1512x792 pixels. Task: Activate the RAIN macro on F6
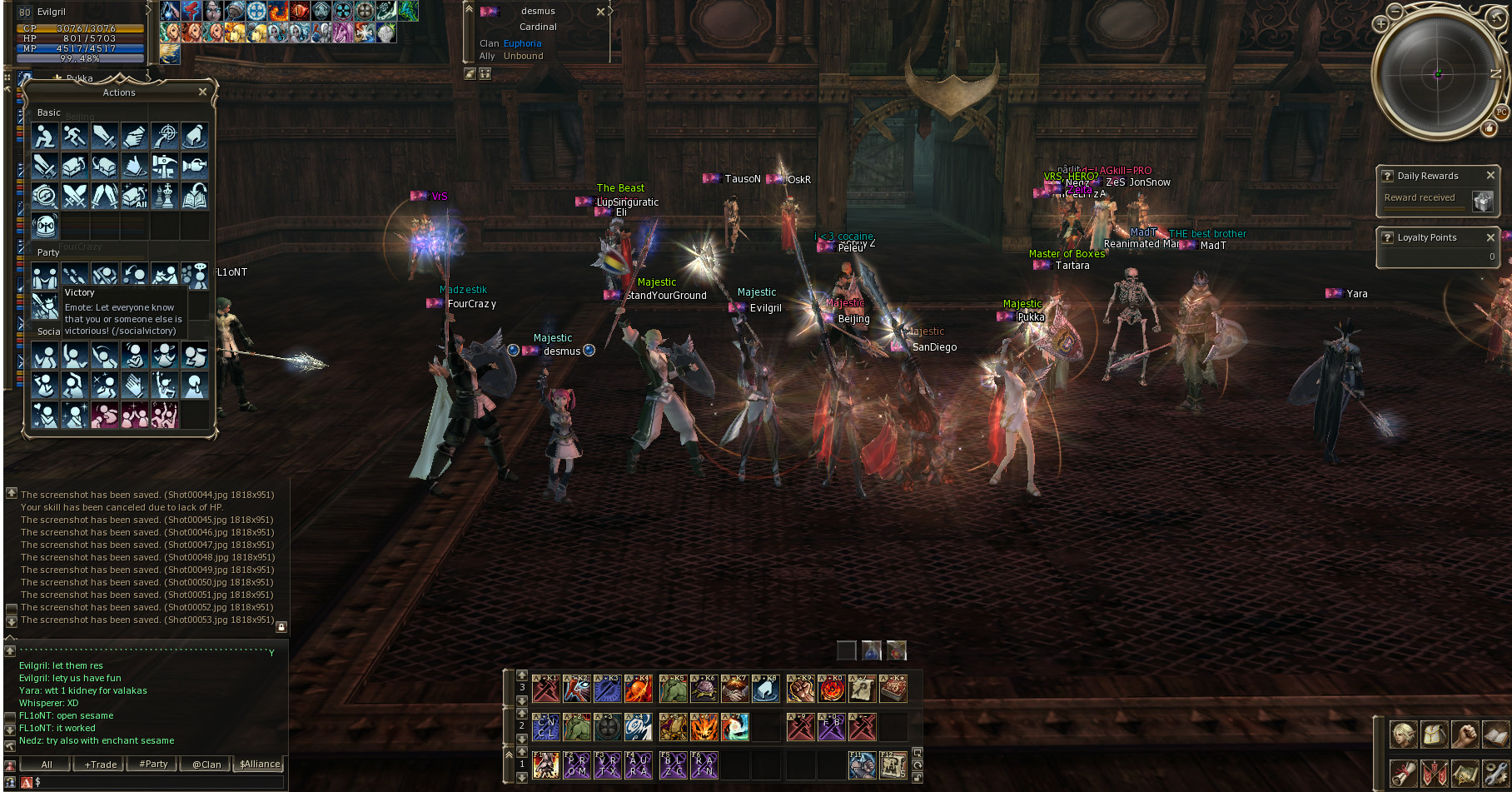tap(704, 765)
